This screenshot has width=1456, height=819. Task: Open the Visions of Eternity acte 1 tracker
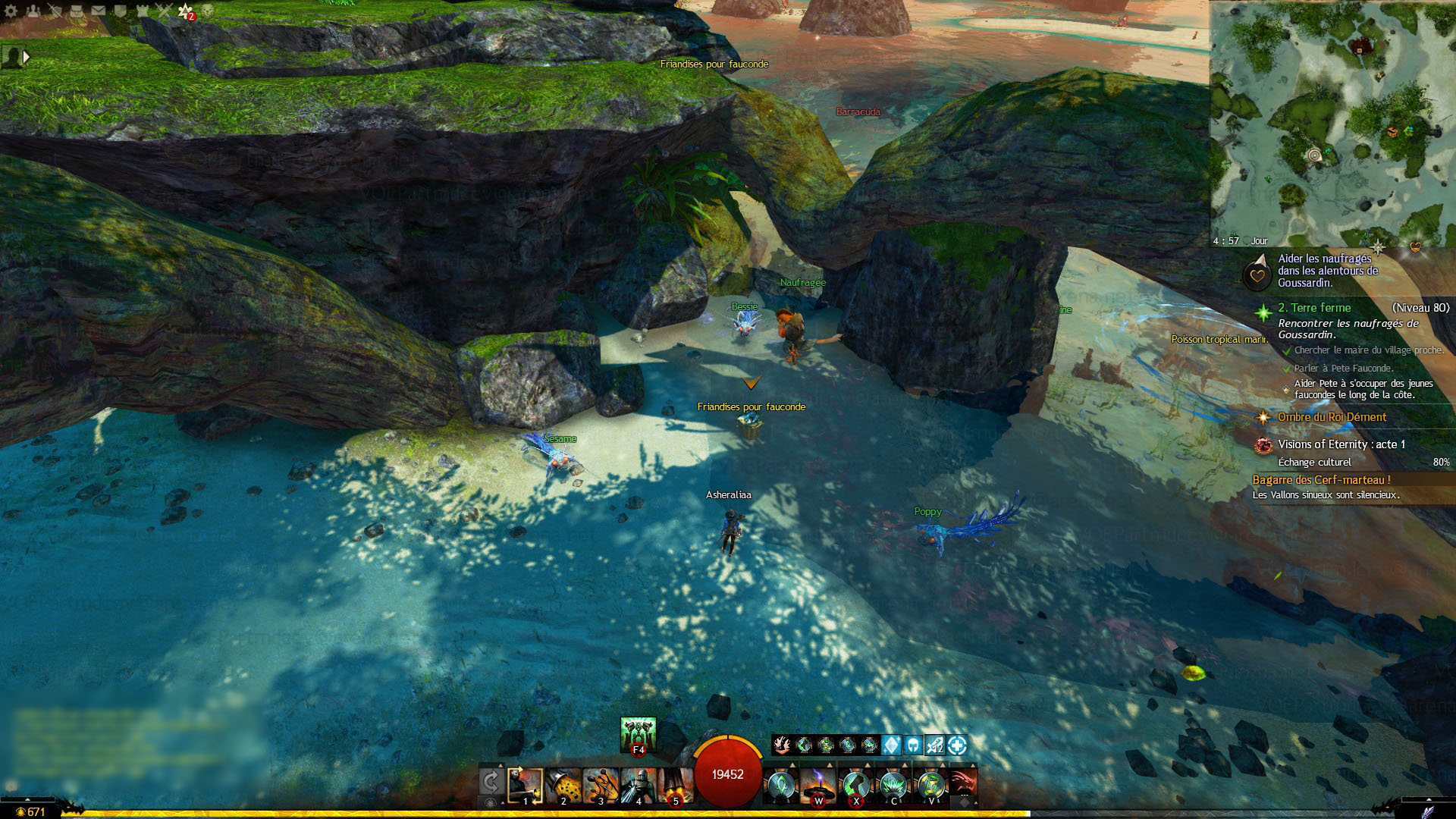pos(1341,444)
